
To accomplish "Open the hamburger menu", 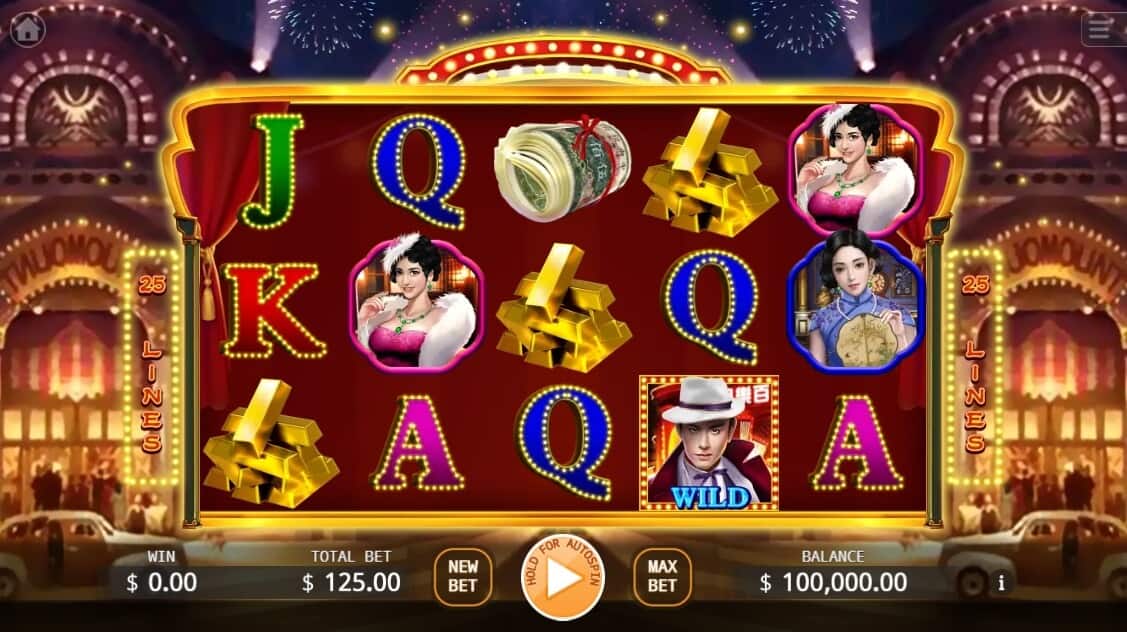I will coord(1100,29).
